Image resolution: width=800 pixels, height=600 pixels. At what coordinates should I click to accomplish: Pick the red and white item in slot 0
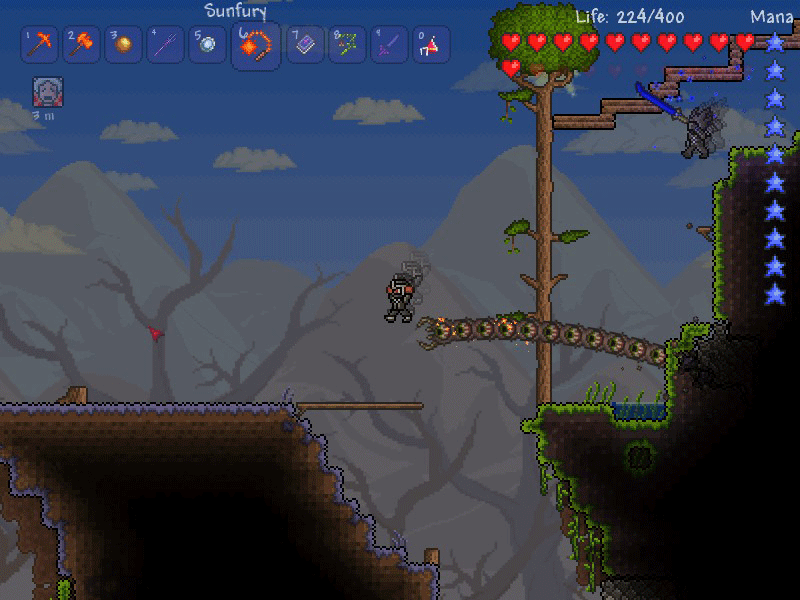pyautogui.click(x=431, y=44)
